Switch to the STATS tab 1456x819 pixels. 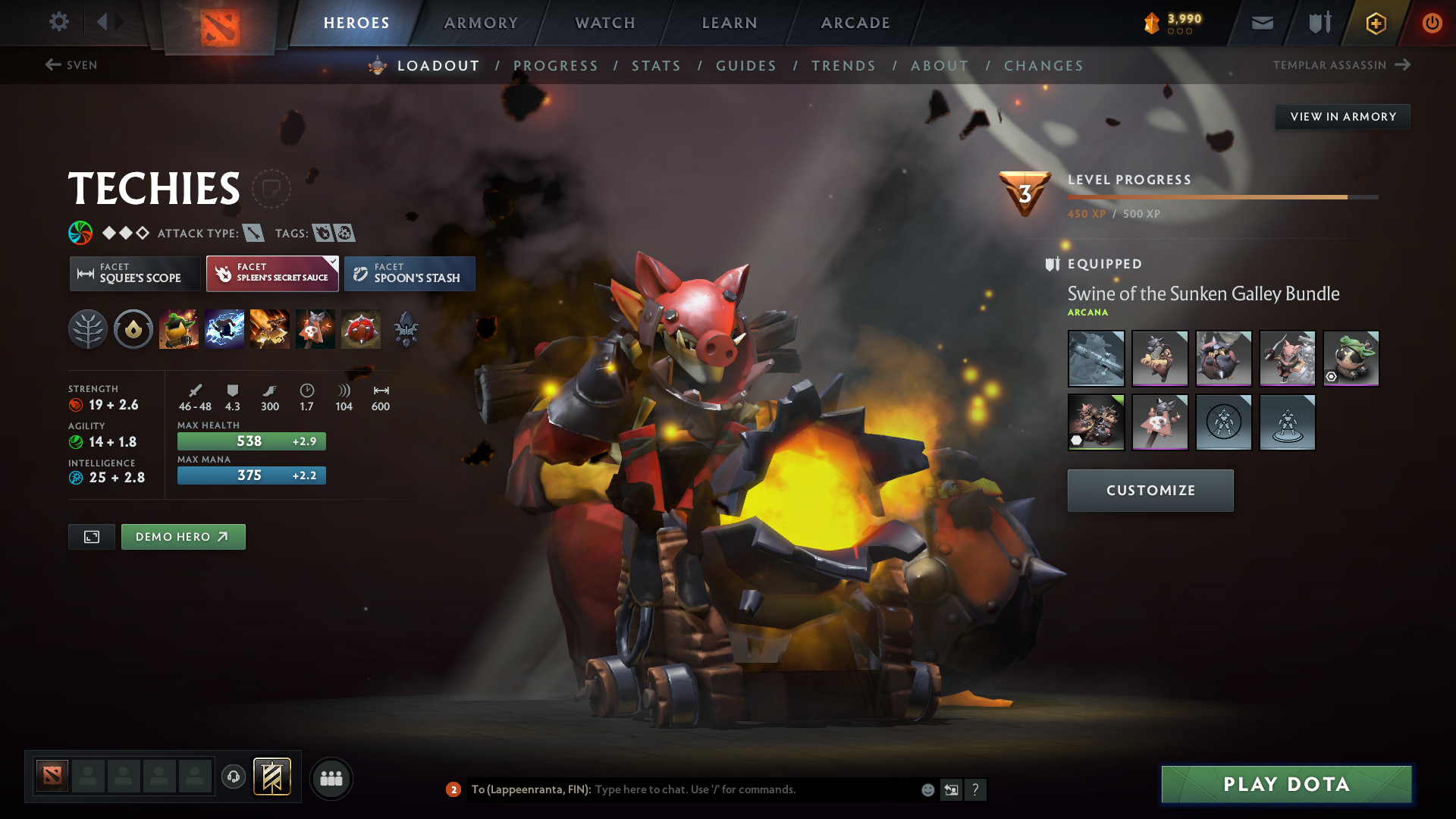(657, 65)
